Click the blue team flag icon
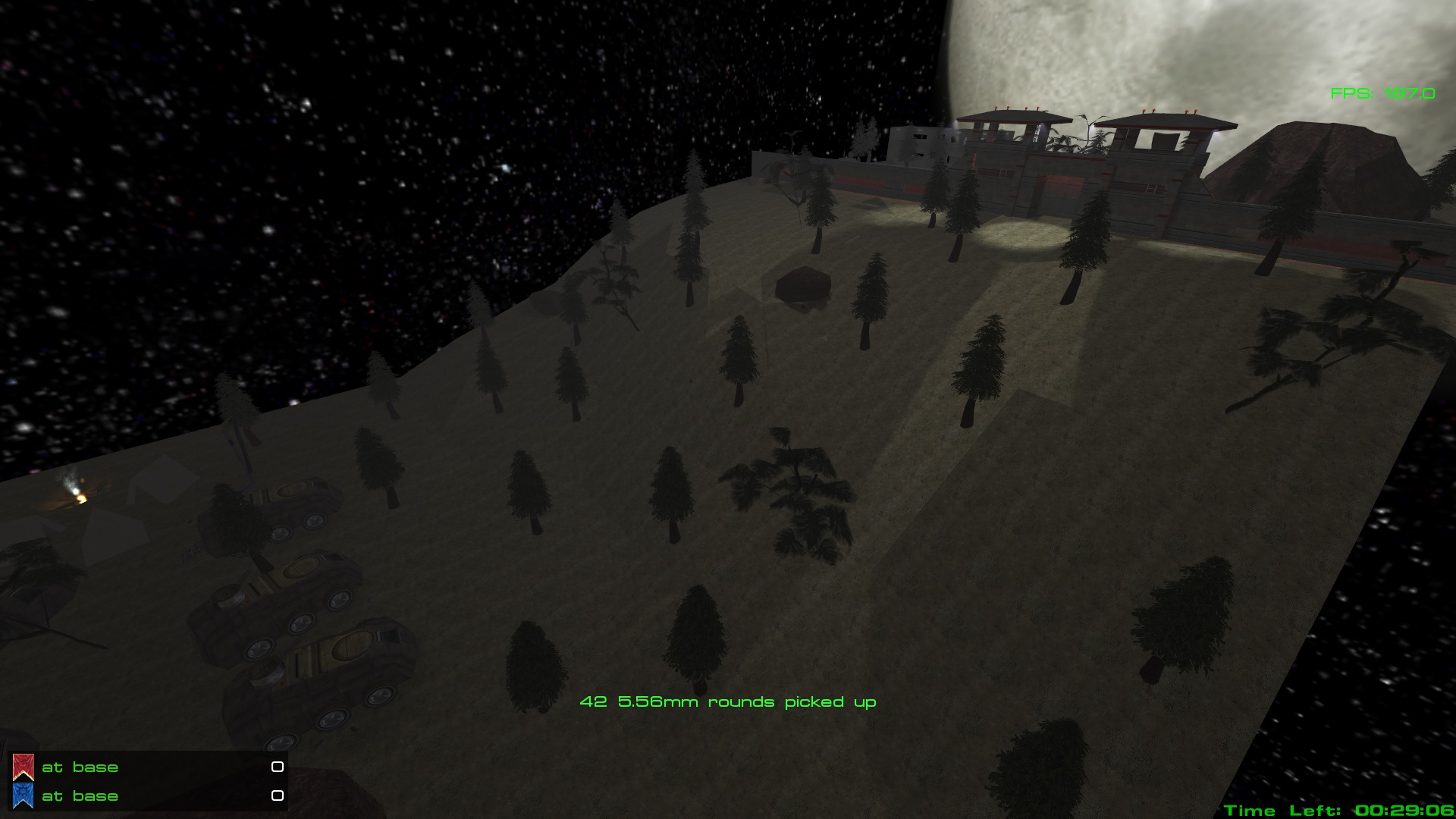The image size is (1456, 819). 24,795
